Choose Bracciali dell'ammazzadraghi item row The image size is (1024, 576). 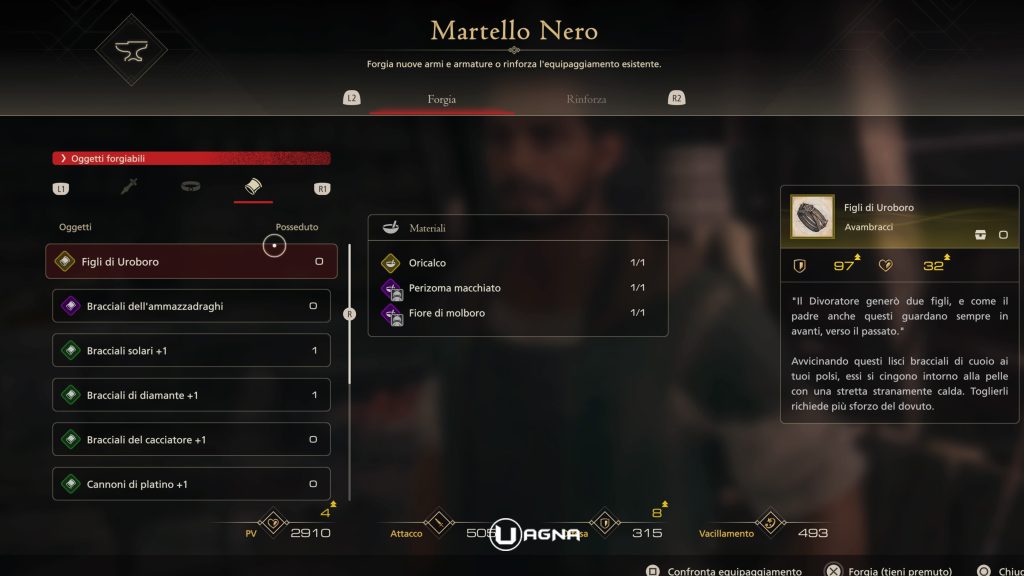(191, 306)
